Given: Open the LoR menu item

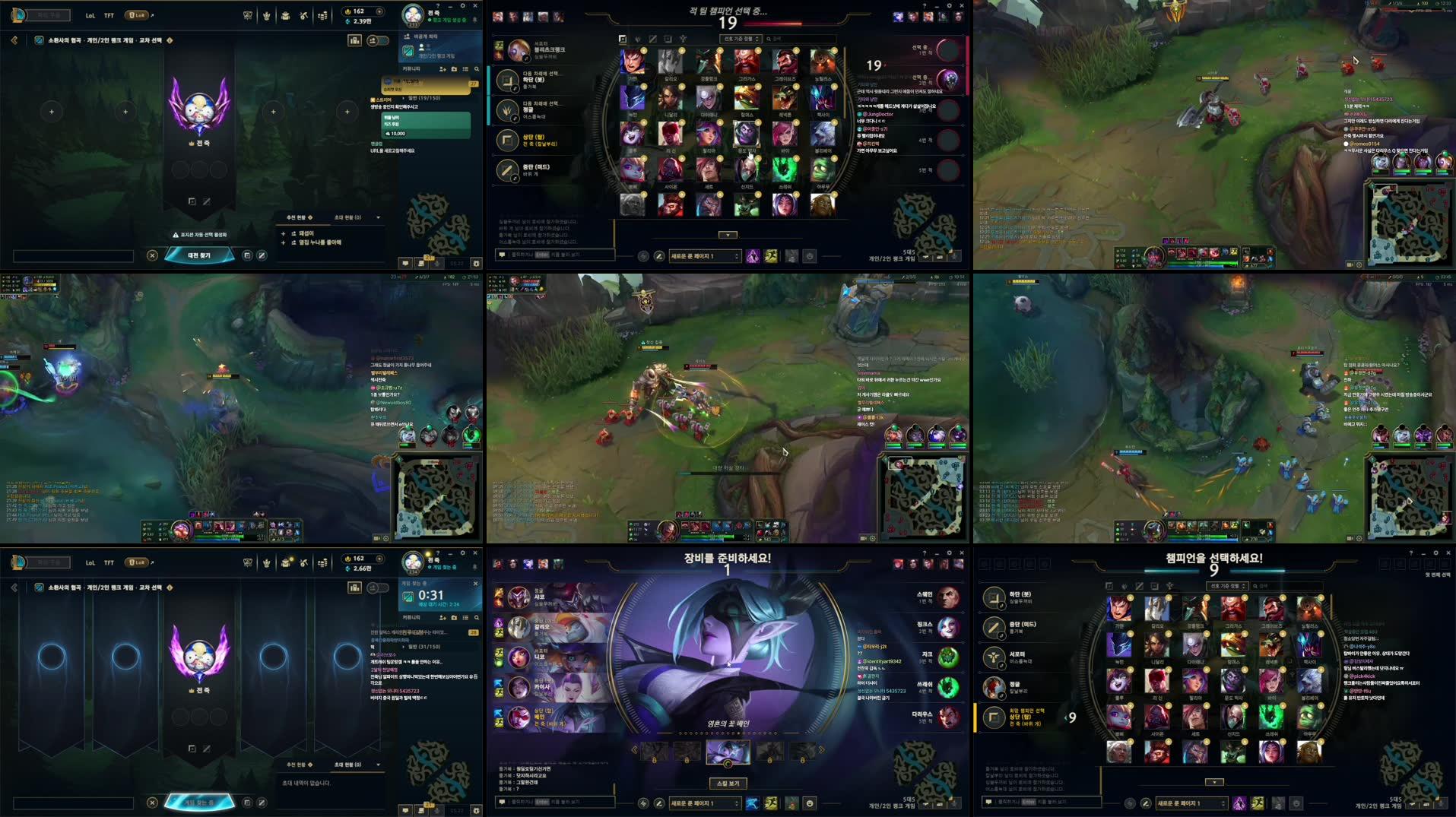Looking at the screenshot, I should tap(137, 14).
